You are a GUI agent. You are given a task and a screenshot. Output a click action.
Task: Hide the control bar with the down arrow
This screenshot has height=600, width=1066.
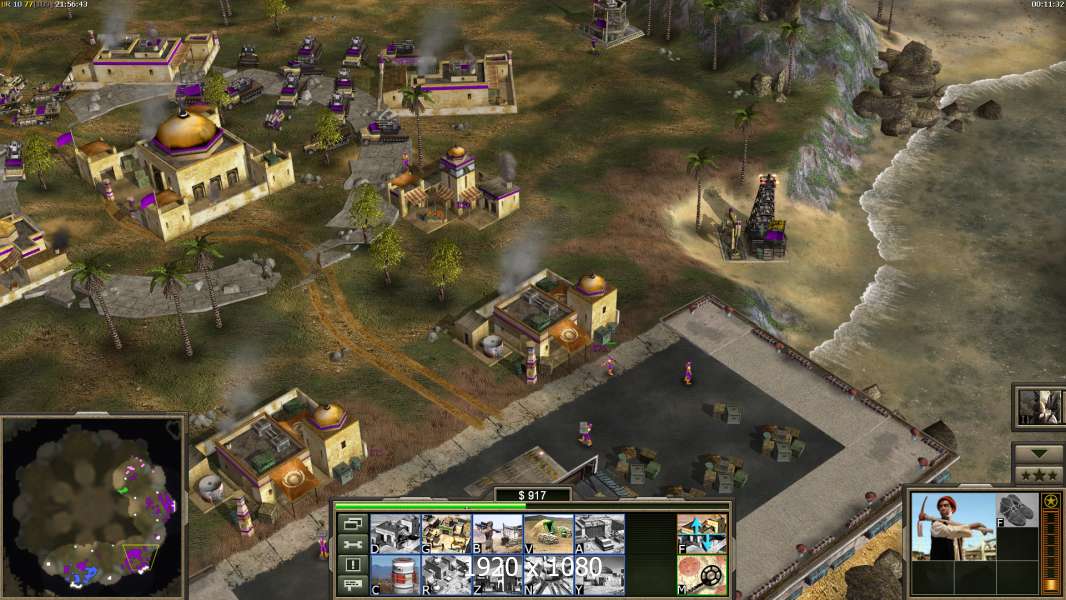(x=1038, y=452)
